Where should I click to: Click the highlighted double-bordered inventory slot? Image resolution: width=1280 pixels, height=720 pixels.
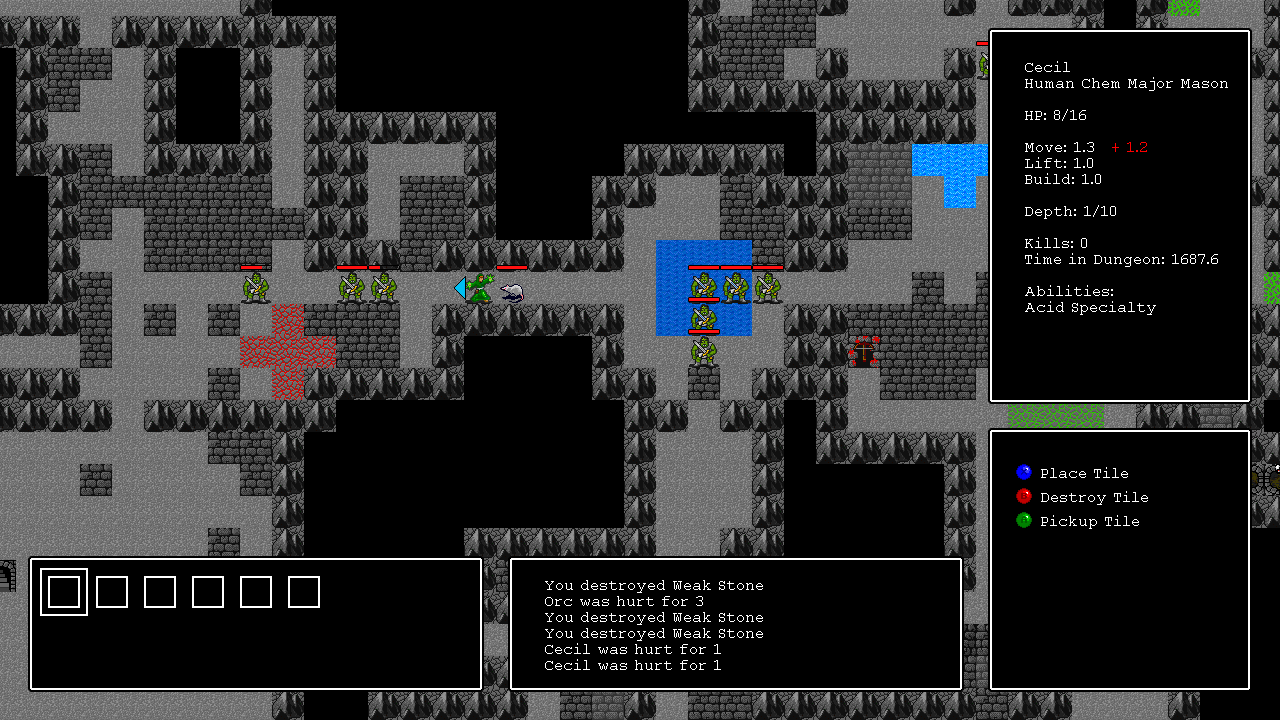click(64, 592)
